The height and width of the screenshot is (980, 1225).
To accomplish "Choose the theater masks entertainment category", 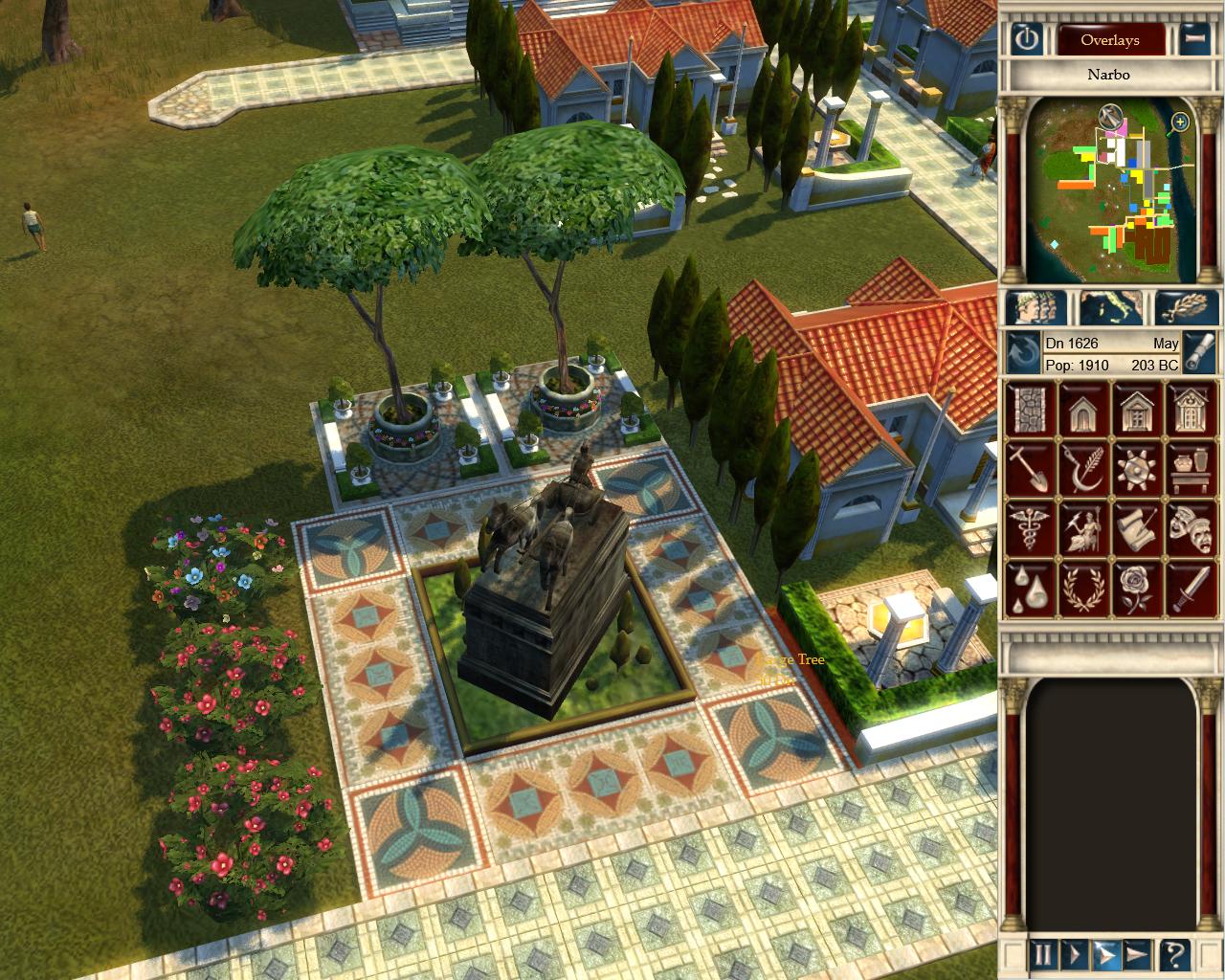I will coord(1192,528).
